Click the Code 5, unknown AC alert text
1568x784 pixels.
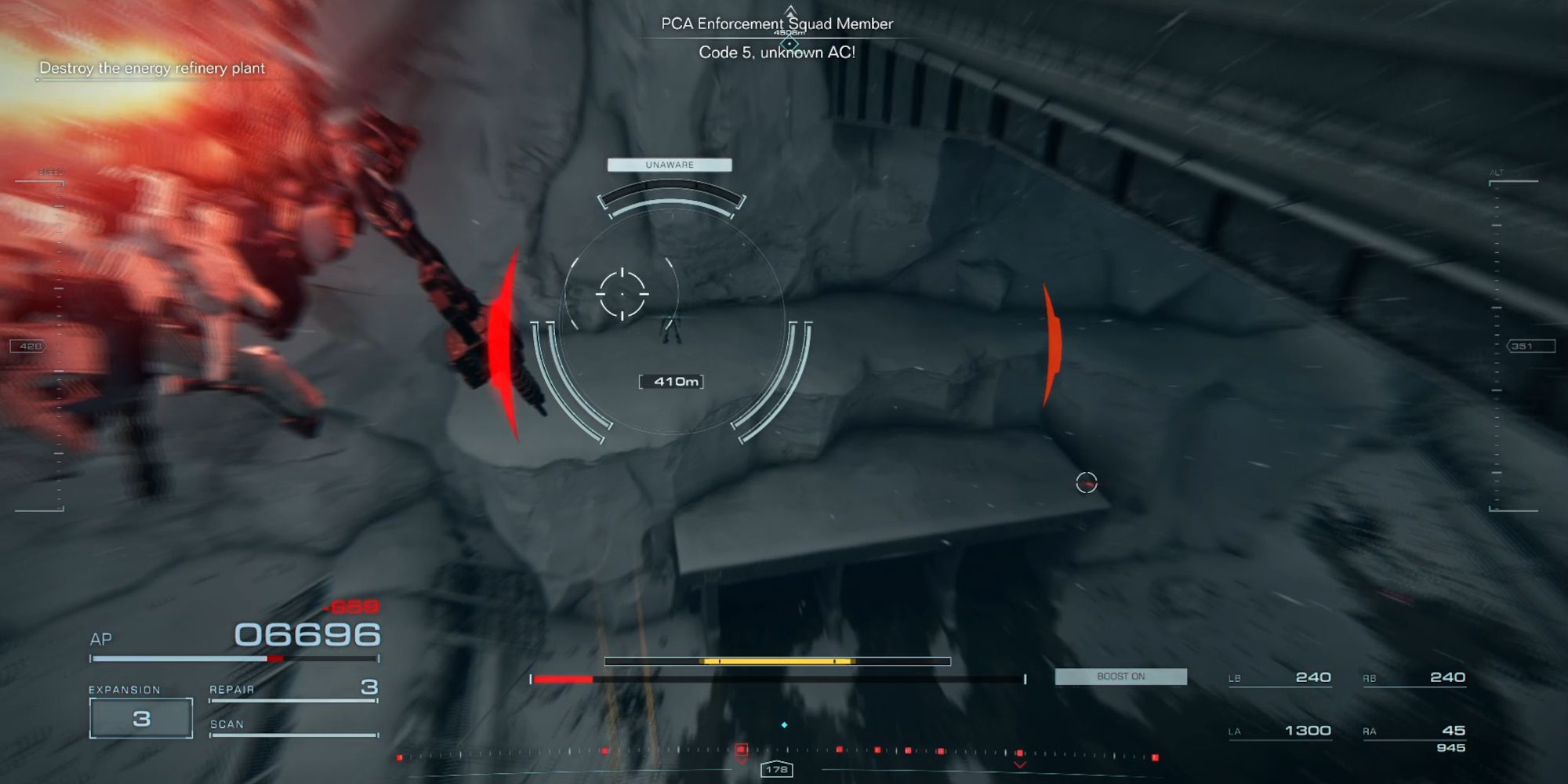778,51
